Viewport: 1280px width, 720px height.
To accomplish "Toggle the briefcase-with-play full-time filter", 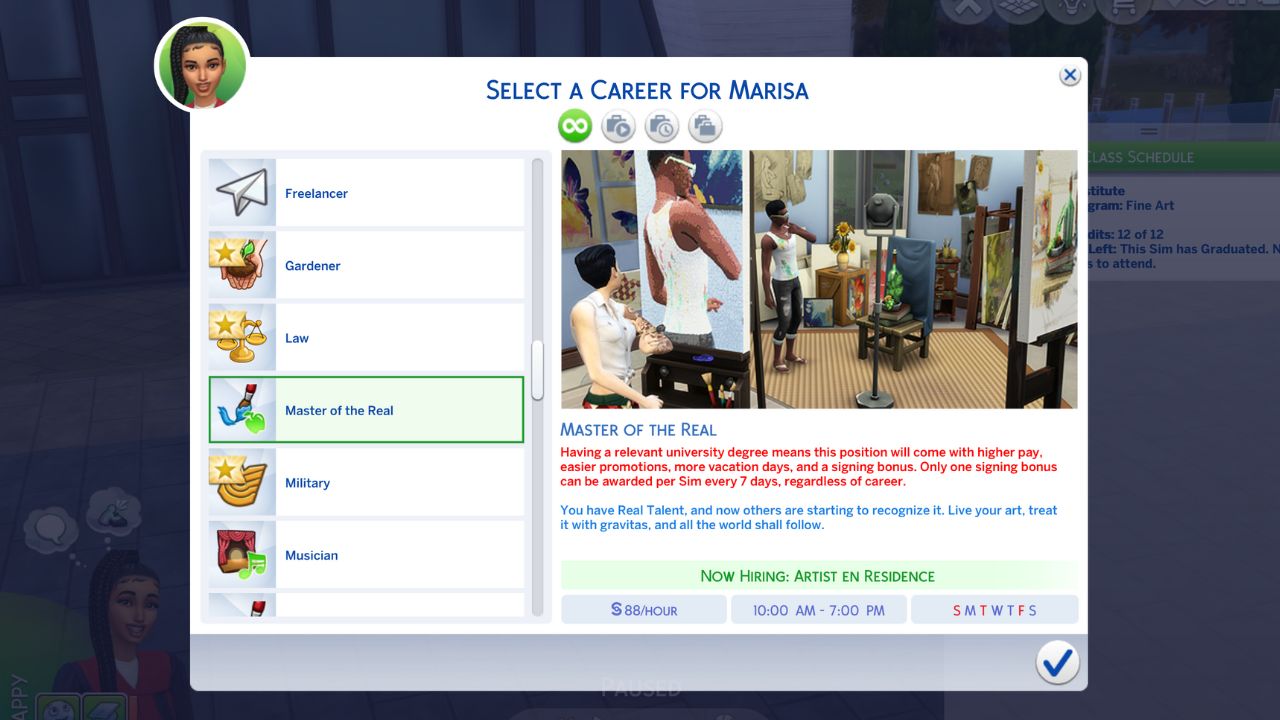I will tap(618, 126).
